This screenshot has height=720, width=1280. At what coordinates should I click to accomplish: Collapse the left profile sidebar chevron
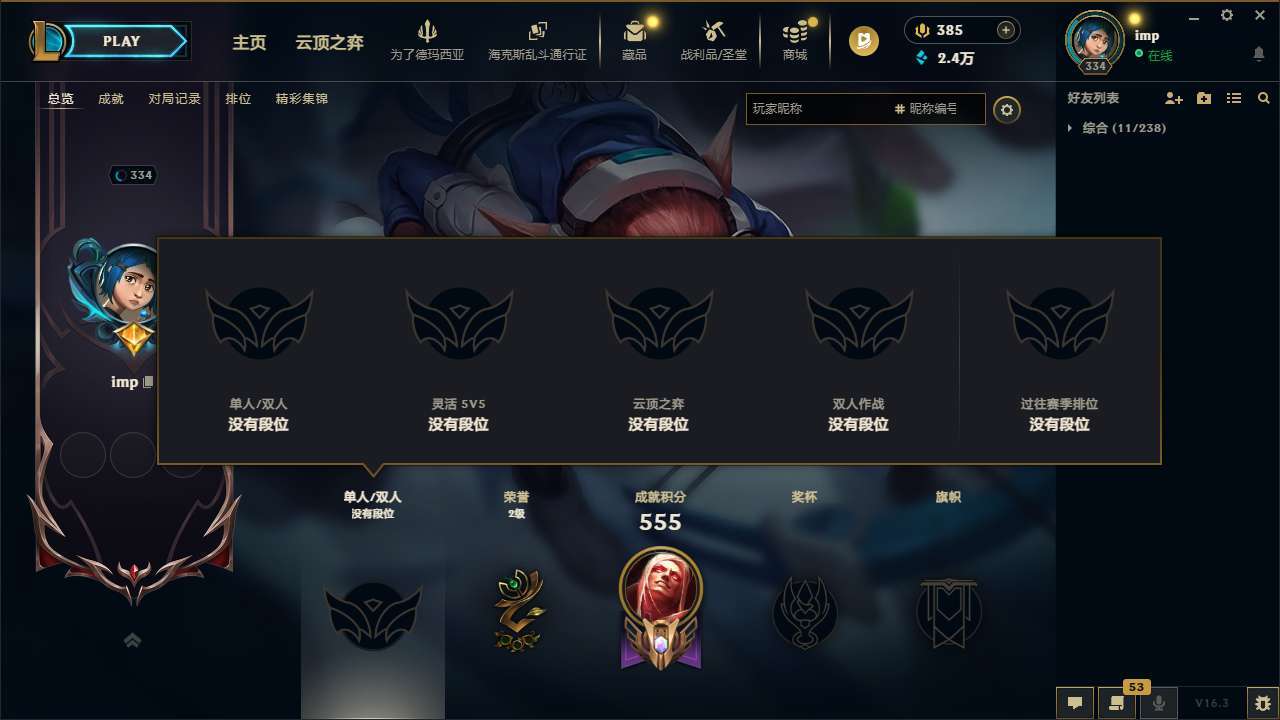click(132, 640)
